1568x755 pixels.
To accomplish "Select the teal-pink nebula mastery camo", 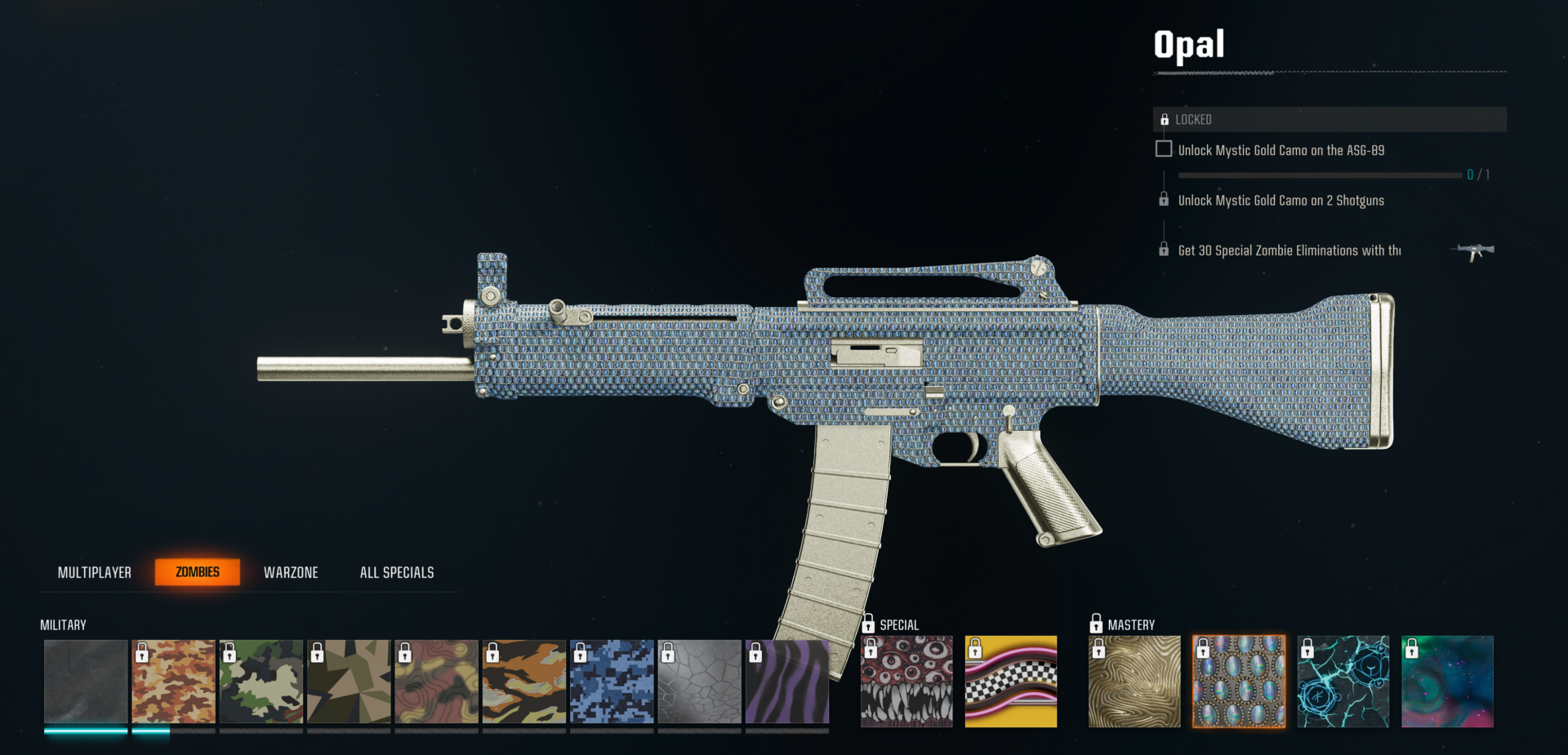I will tap(1448, 682).
